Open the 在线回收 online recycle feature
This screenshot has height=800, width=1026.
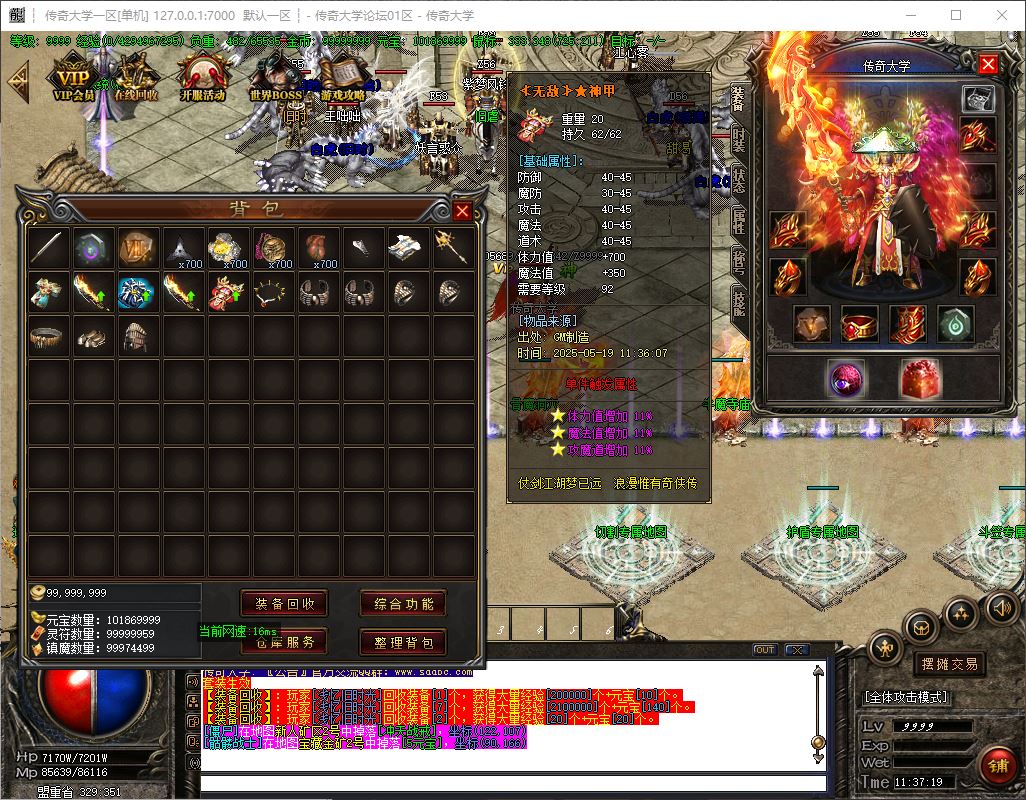(134, 80)
